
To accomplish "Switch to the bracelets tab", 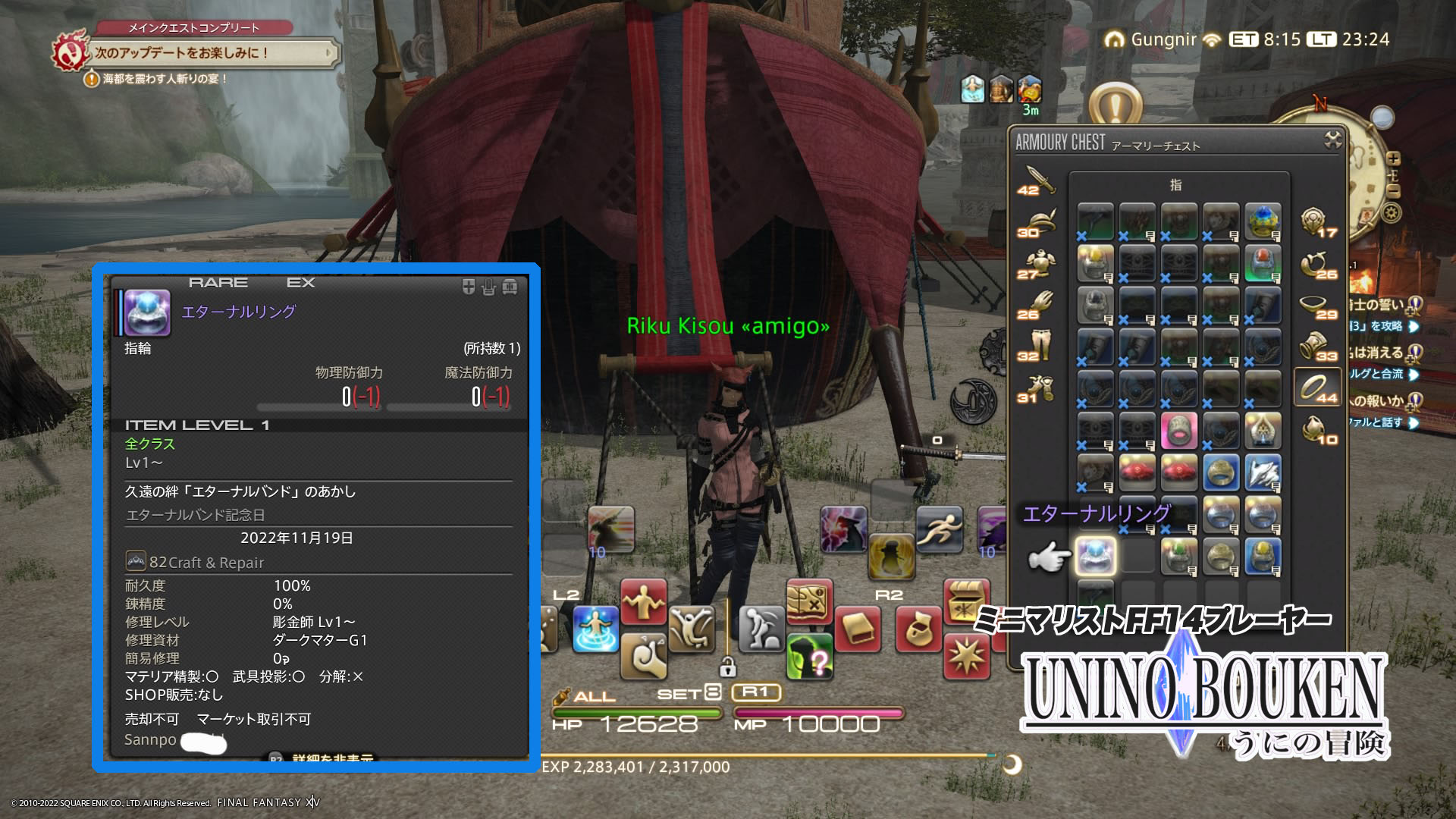I will (1318, 347).
